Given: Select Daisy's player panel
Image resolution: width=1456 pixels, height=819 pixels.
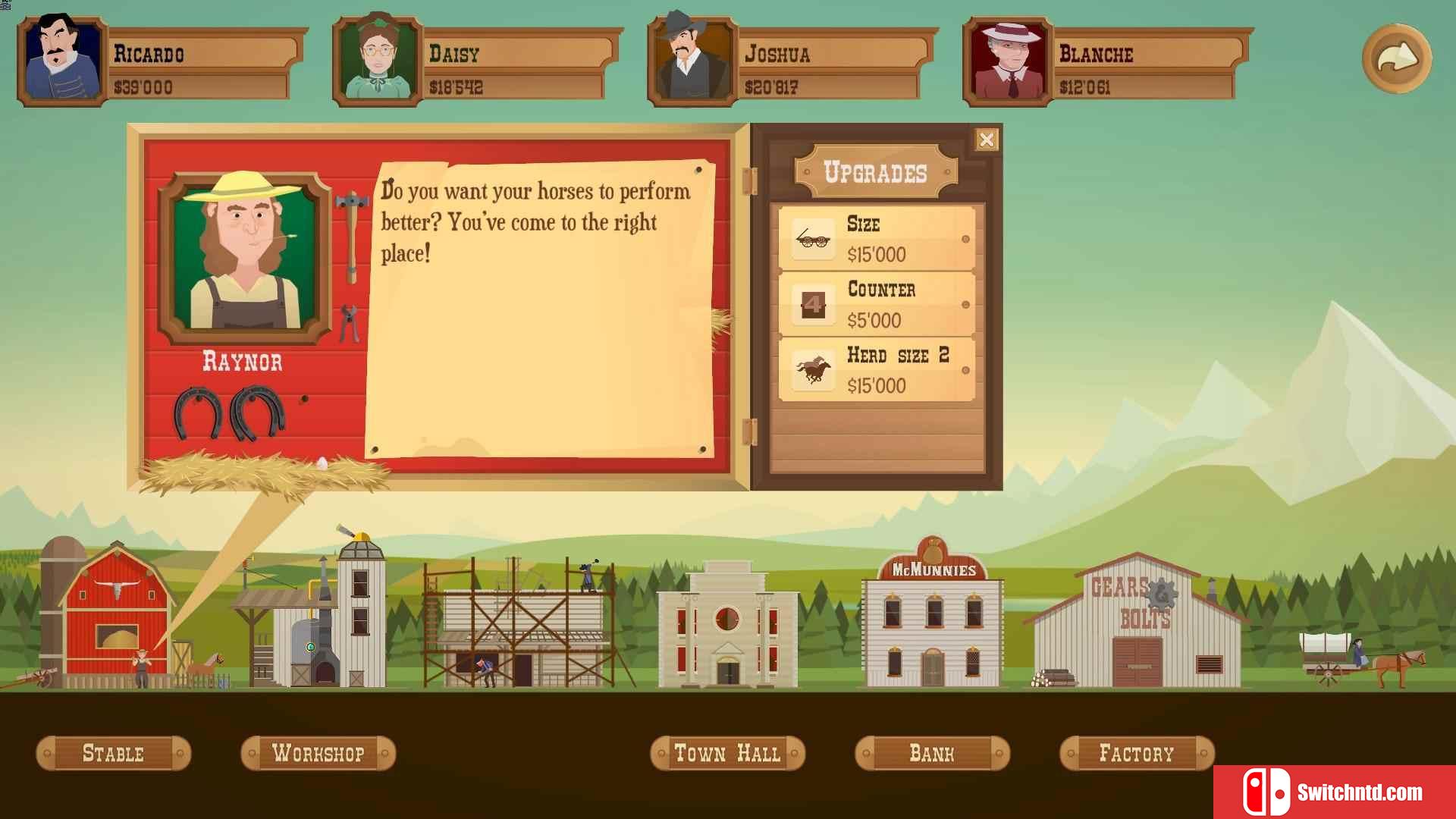Looking at the screenshot, I should pos(476,62).
